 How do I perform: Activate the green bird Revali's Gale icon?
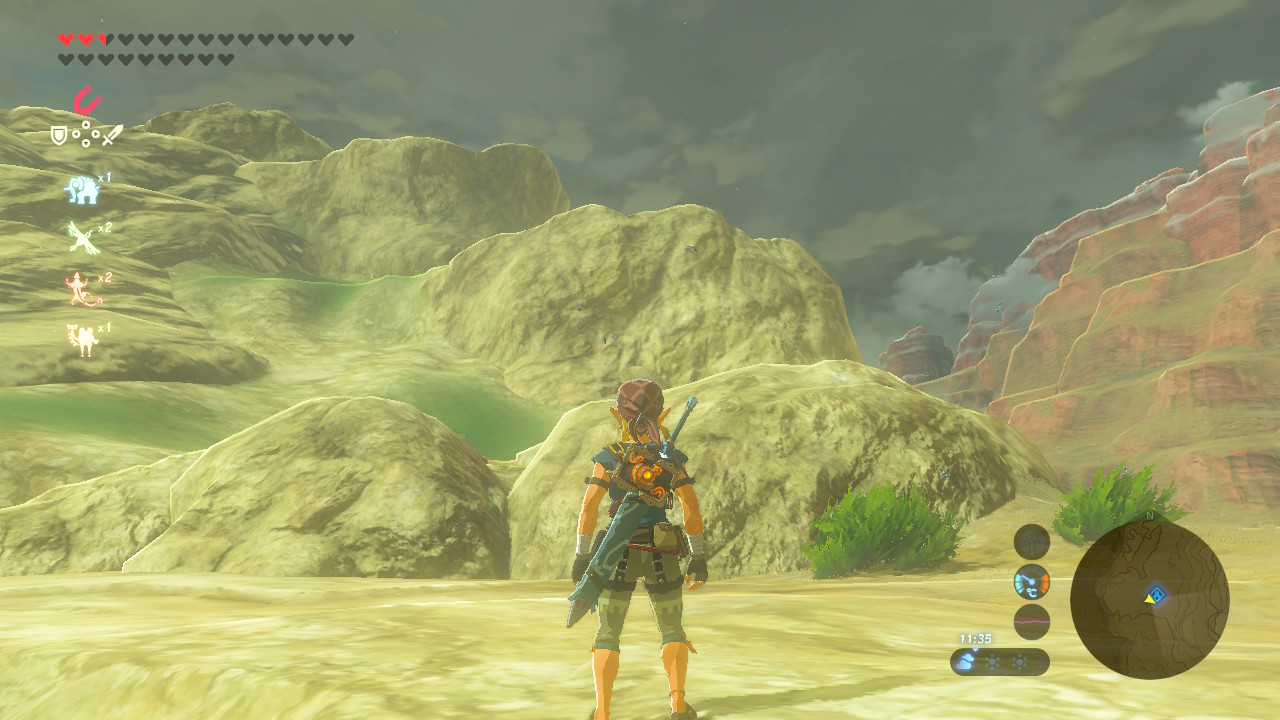pyautogui.click(x=82, y=237)
